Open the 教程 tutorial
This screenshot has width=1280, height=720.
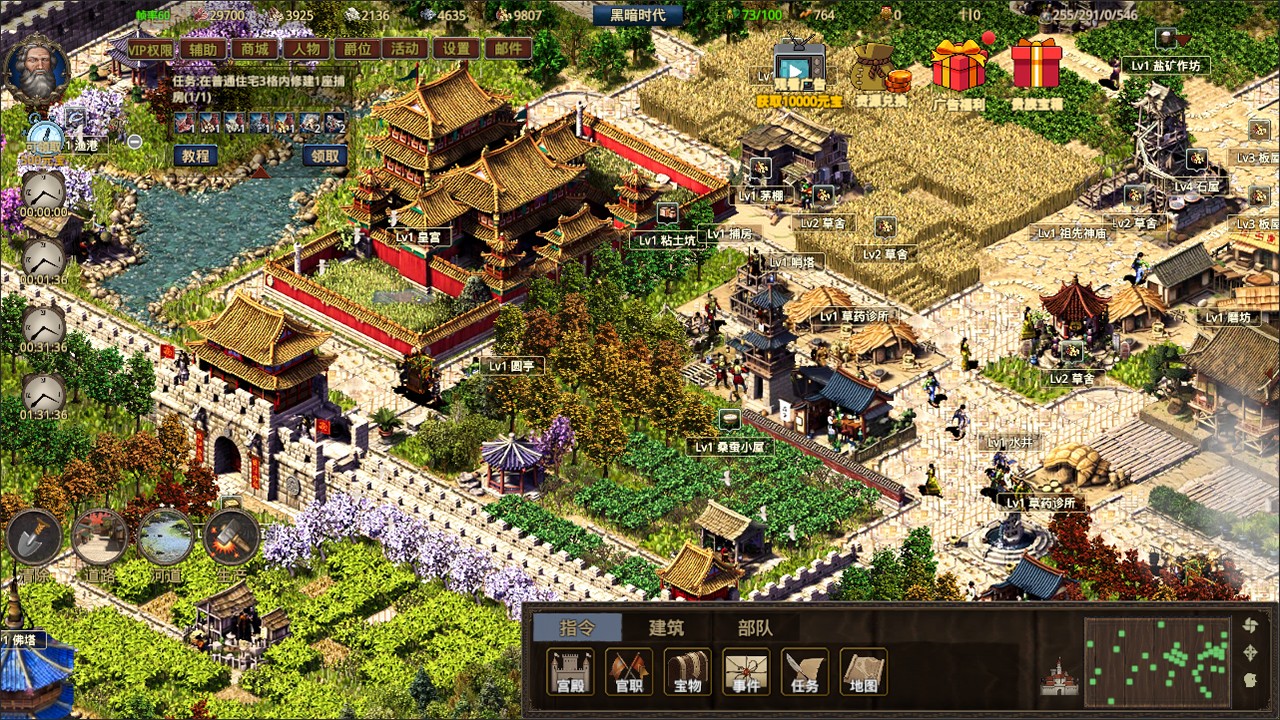pyautogui.click(x=196, y=156)
